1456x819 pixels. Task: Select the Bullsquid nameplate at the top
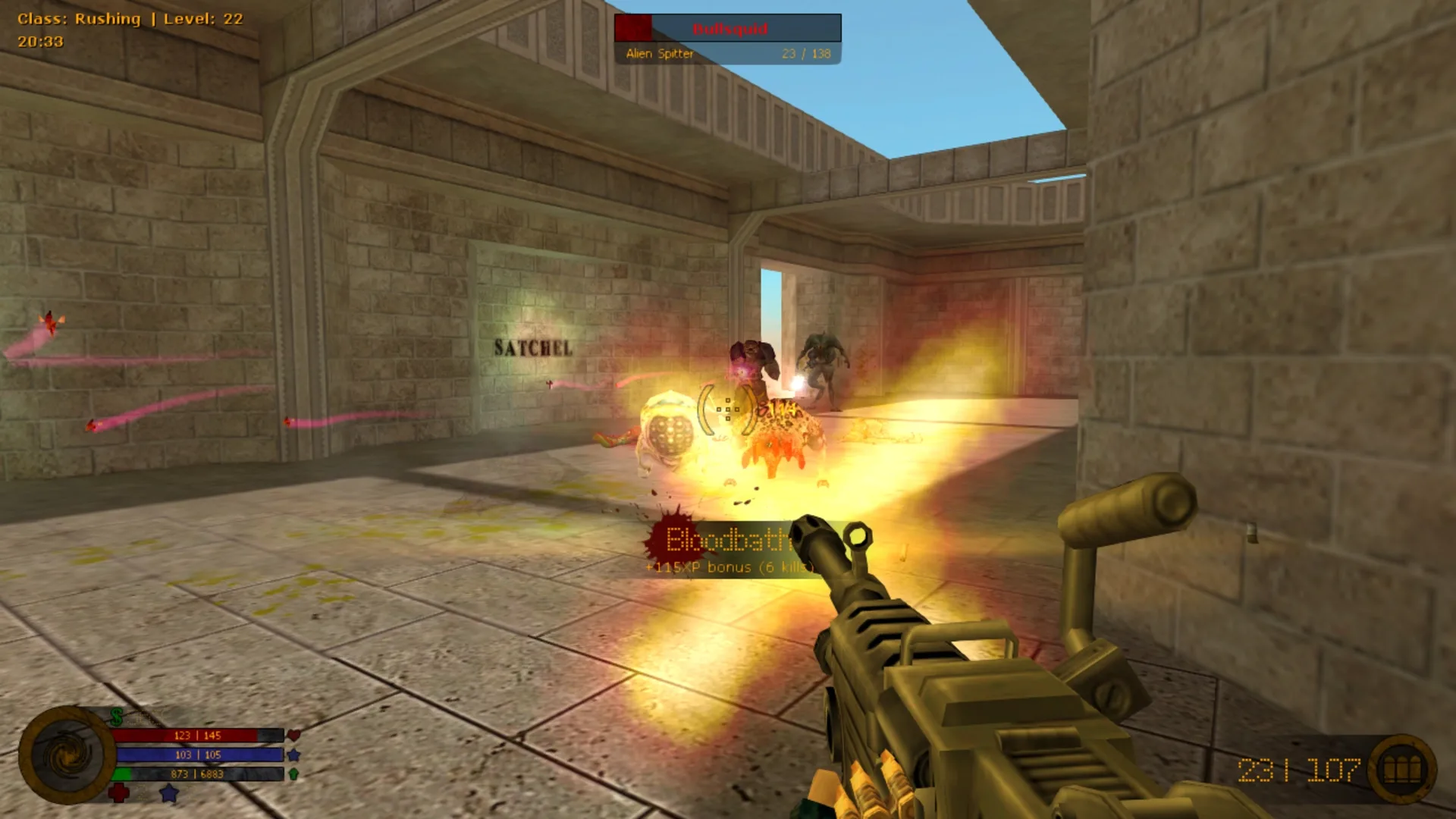point(730,30)
